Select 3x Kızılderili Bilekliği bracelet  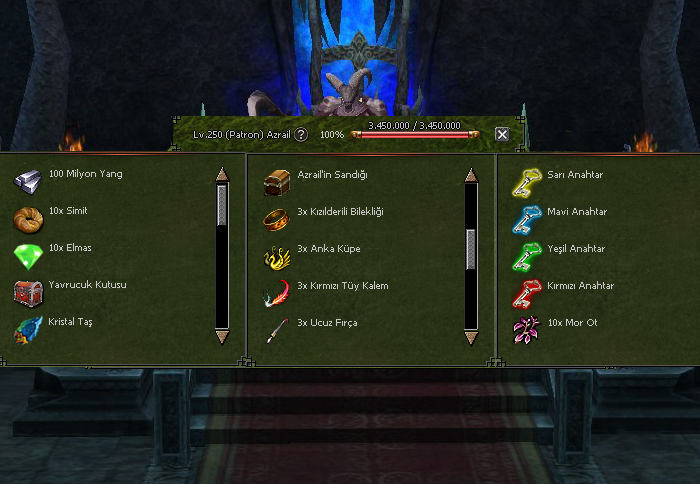point(277,219)
